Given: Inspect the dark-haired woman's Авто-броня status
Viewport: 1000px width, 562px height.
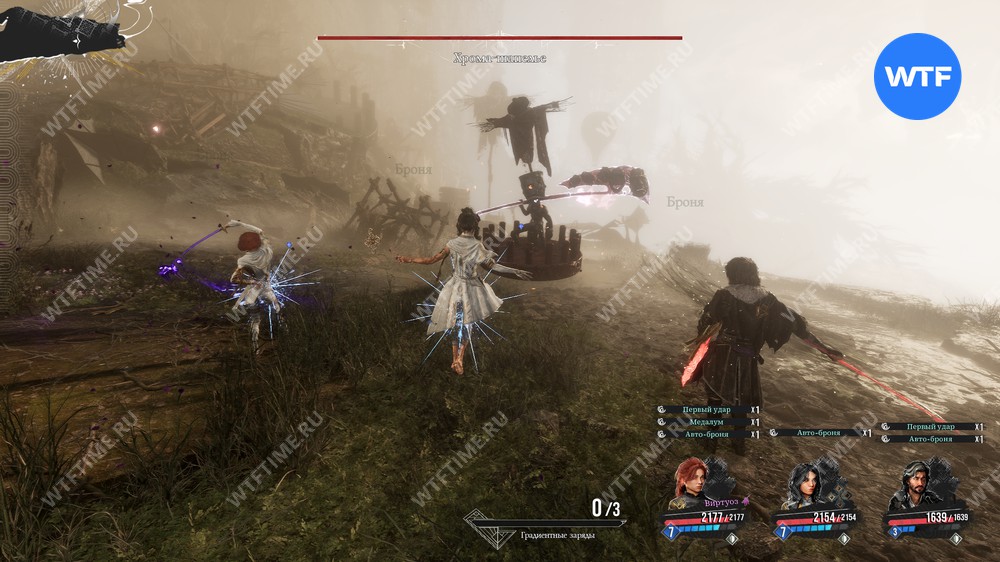Looking at the screenshot, I should [819, 433].
